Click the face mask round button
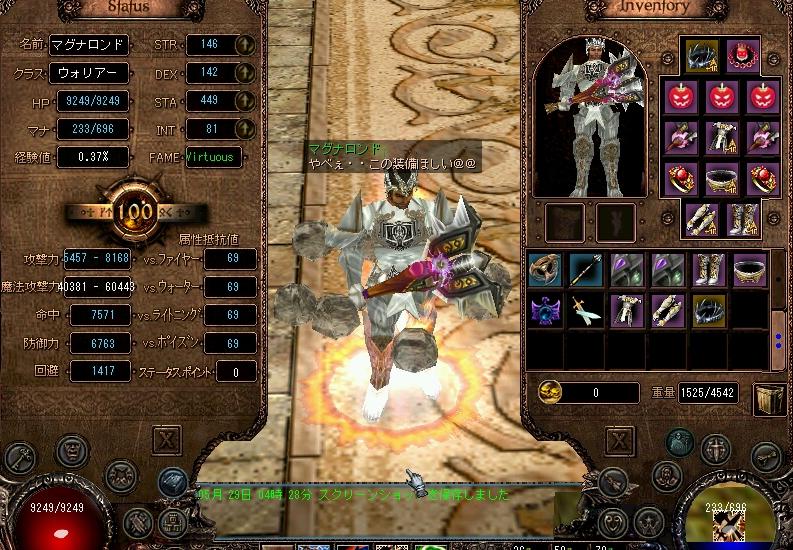 71,449
